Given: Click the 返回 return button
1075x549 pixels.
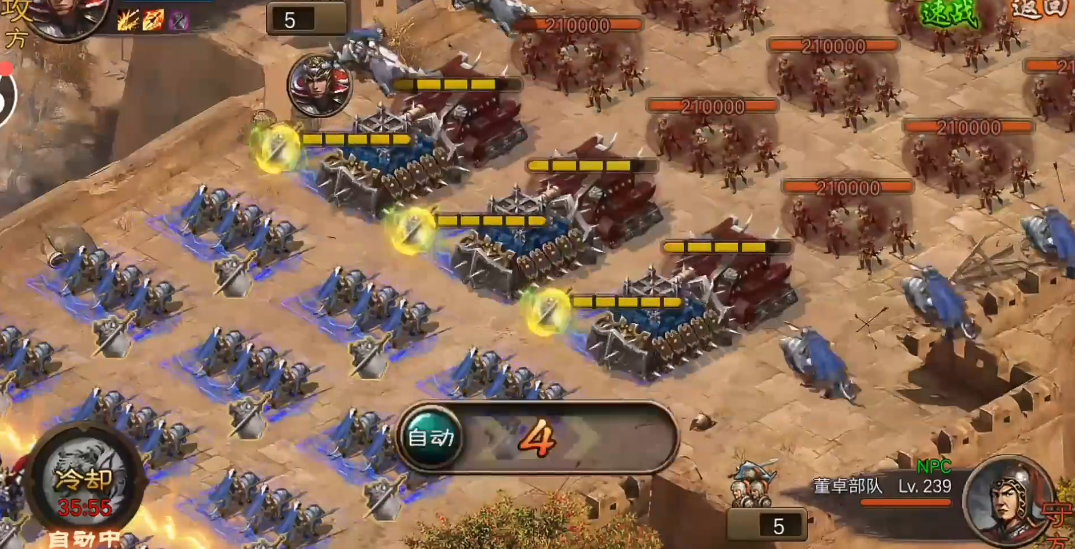Looking at the screenshot, I should point(1042,9).
